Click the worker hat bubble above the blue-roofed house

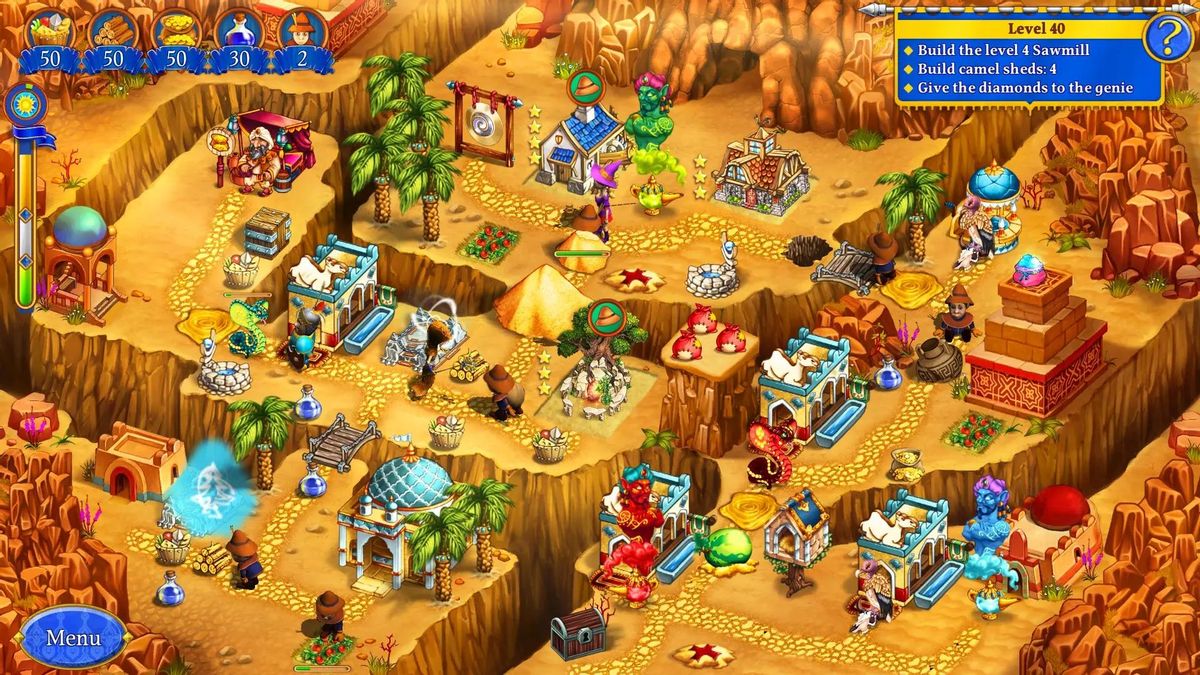tap(583, 88)
